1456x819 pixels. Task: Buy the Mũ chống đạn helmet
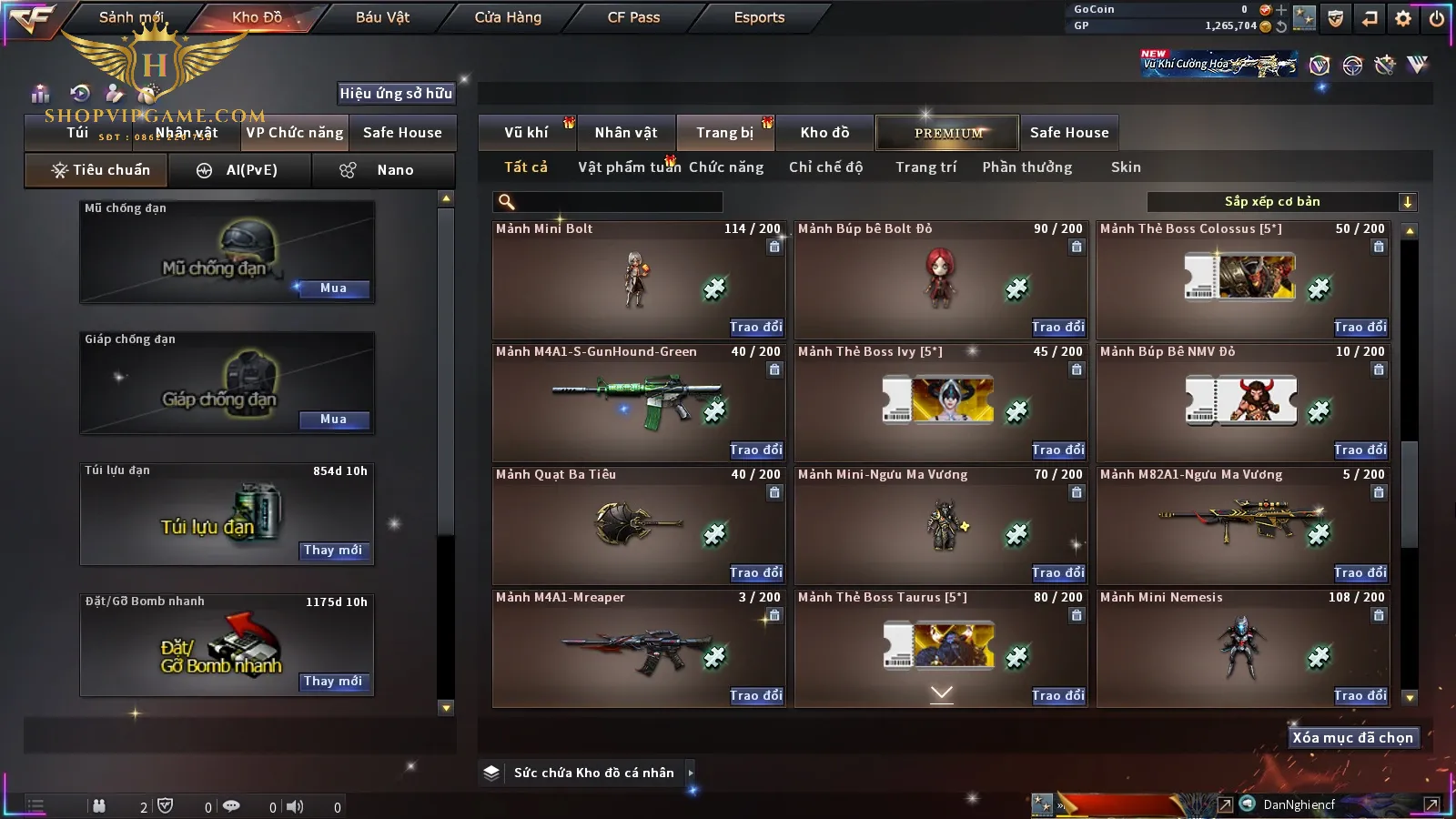(x=333, y=288)
